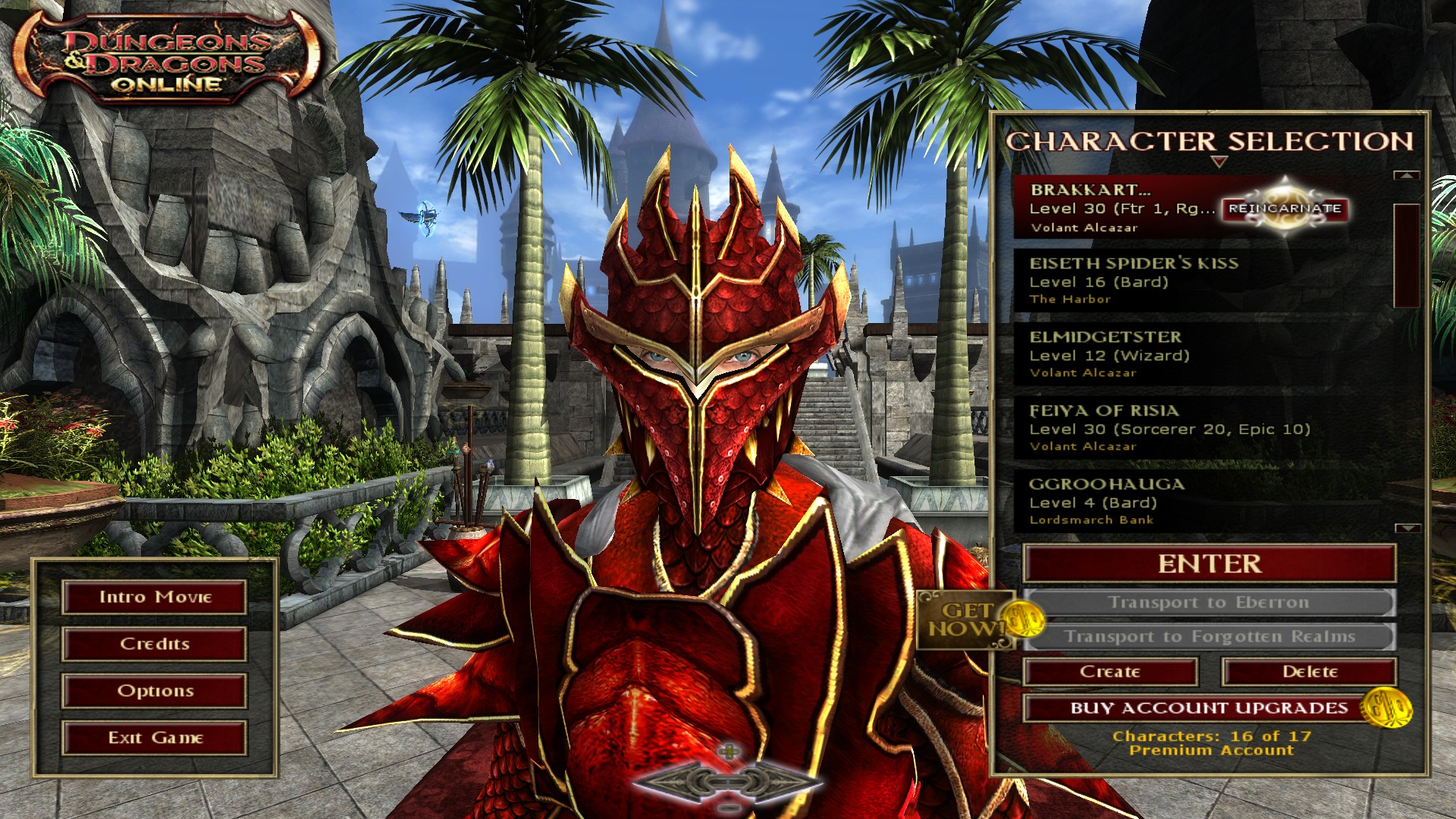This screenshot has width=1456, height=819.
Task: View the Credits screen
Action: [155, 645]
